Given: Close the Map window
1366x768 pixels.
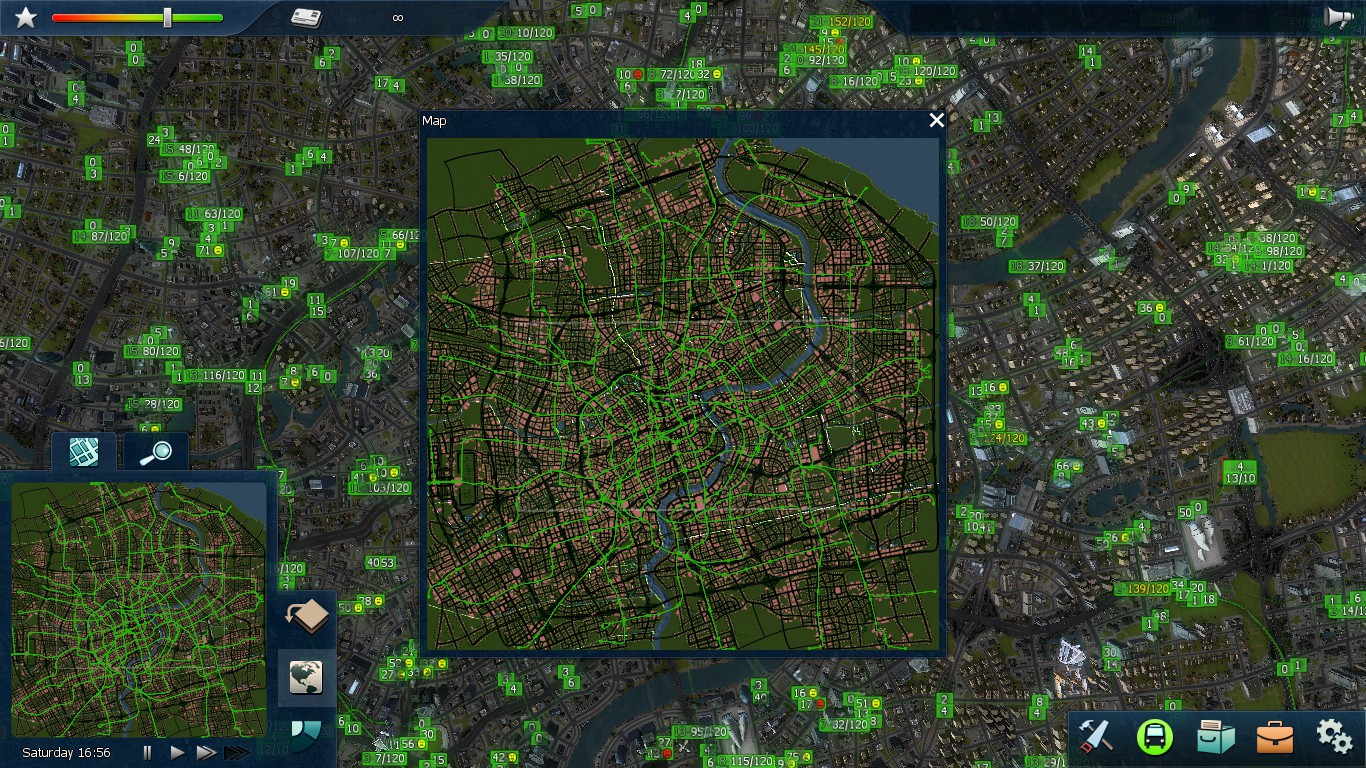Looking at the screenshot, I should [x=936, y=120].
